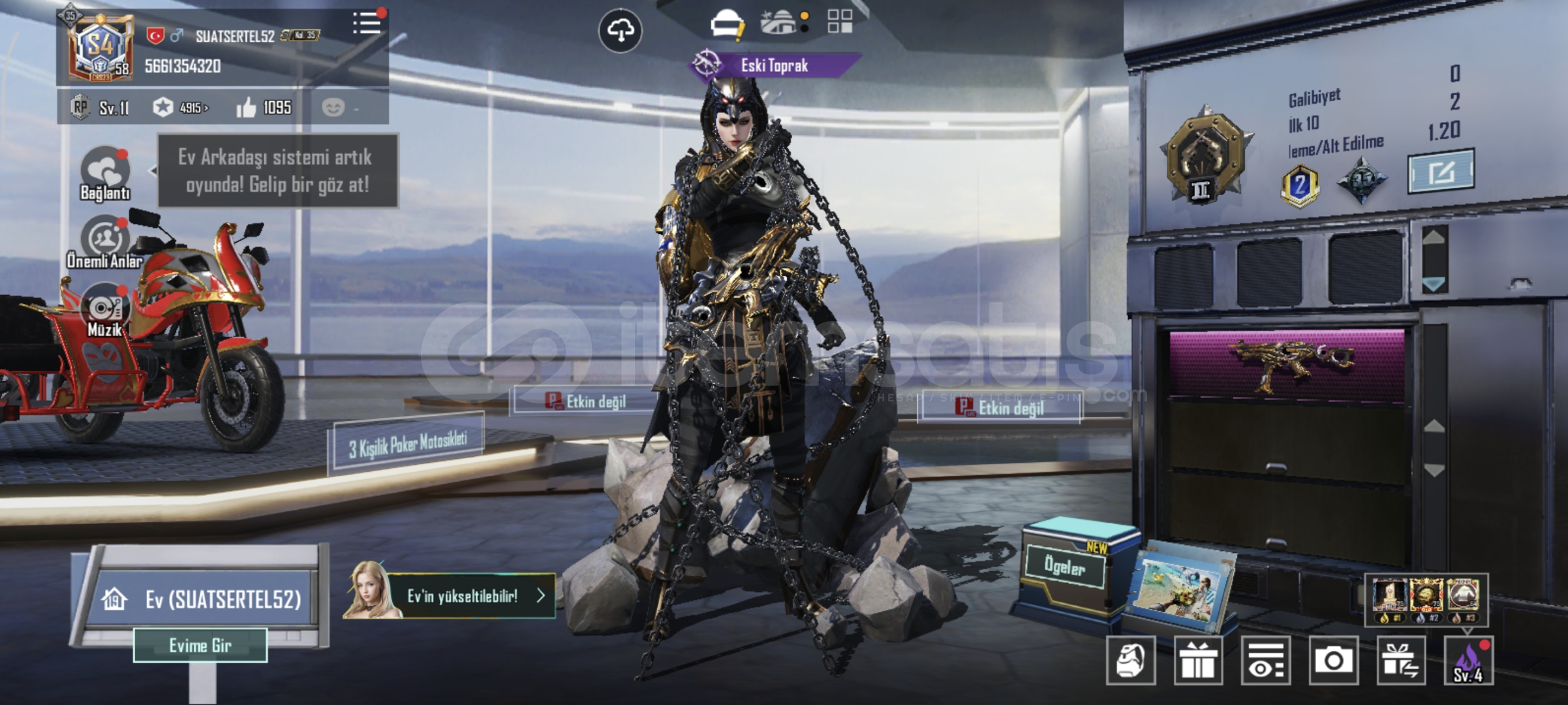The image size is (1568, 705).
Task: Open the Ögeler items box
Action: click(x=1065, y=567)
